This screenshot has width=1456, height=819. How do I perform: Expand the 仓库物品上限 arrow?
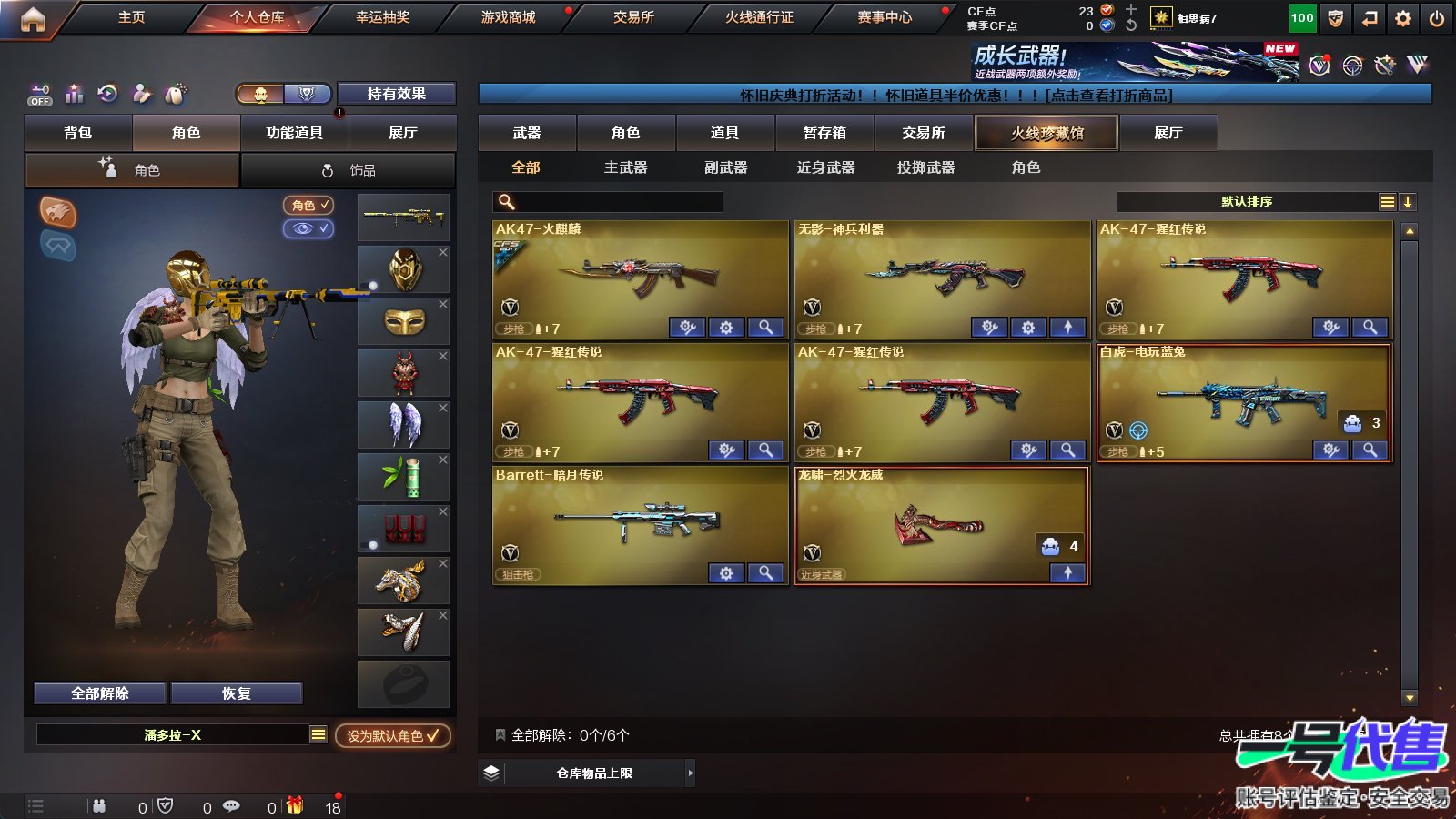point(688,773)
